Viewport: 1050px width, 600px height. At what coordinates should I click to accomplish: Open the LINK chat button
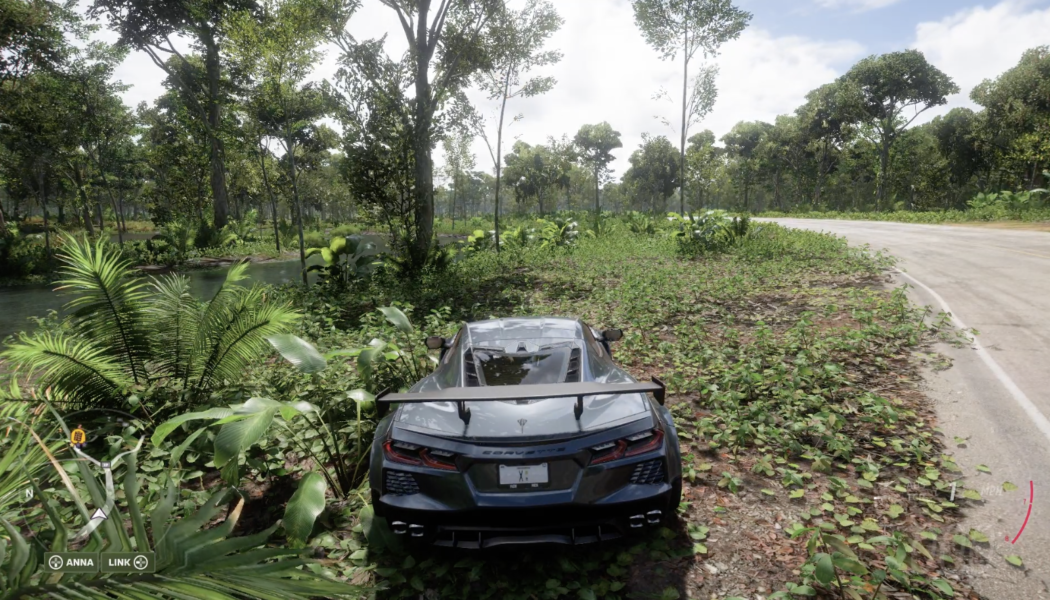[x=128, y=562]
